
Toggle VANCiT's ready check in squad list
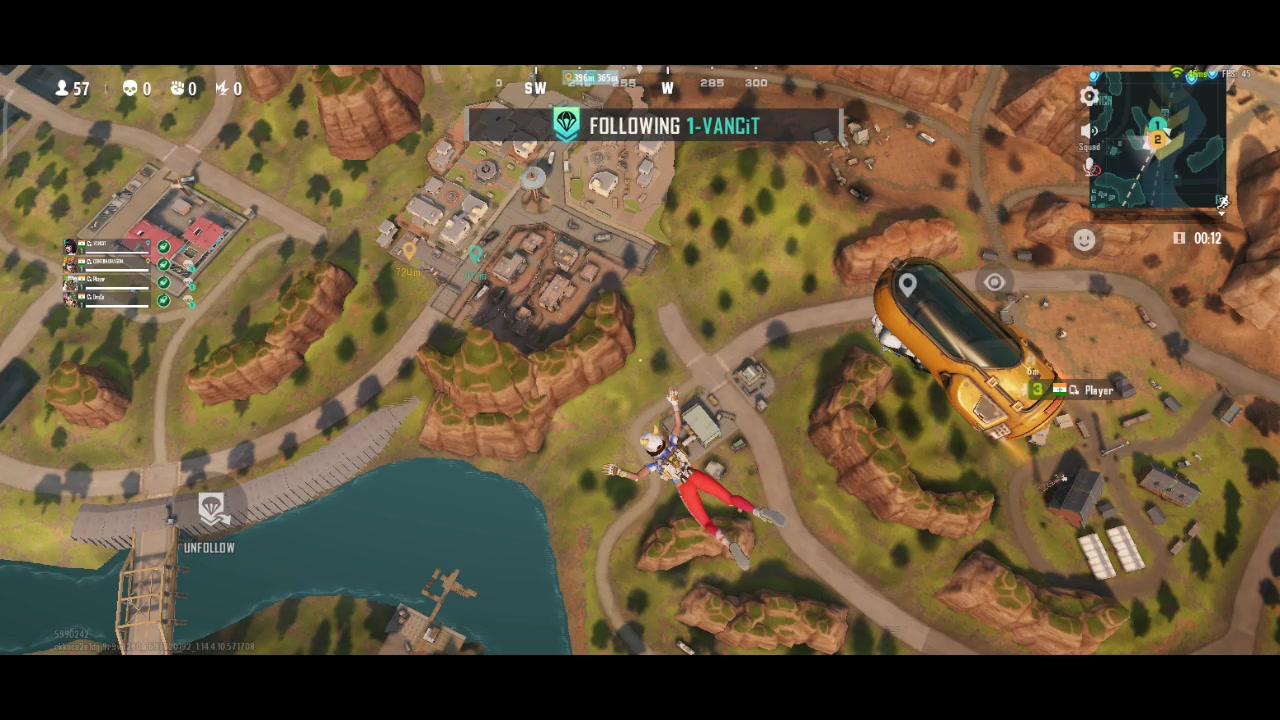click(163, 246)
